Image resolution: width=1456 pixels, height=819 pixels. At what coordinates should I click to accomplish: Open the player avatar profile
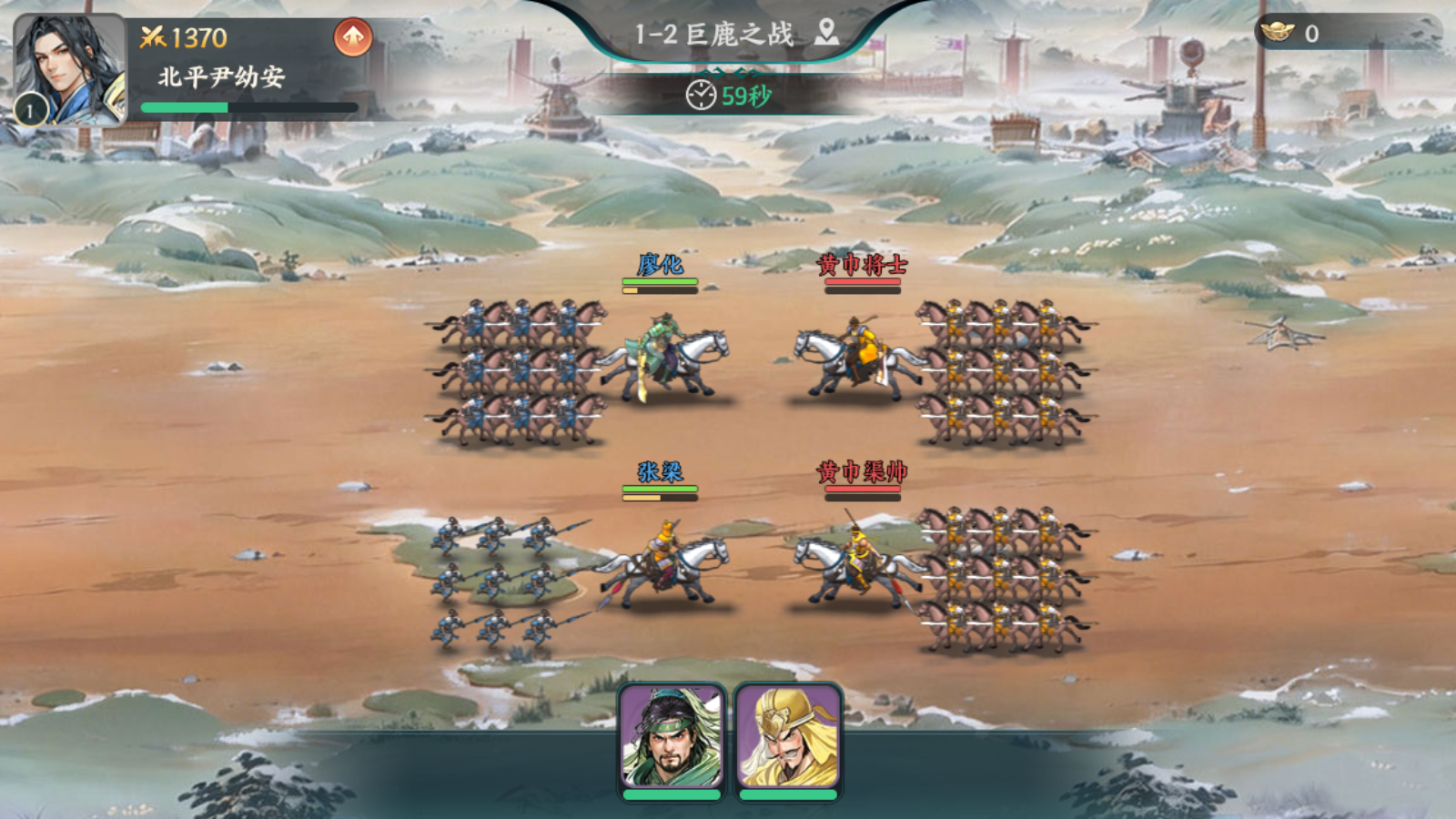69,69
